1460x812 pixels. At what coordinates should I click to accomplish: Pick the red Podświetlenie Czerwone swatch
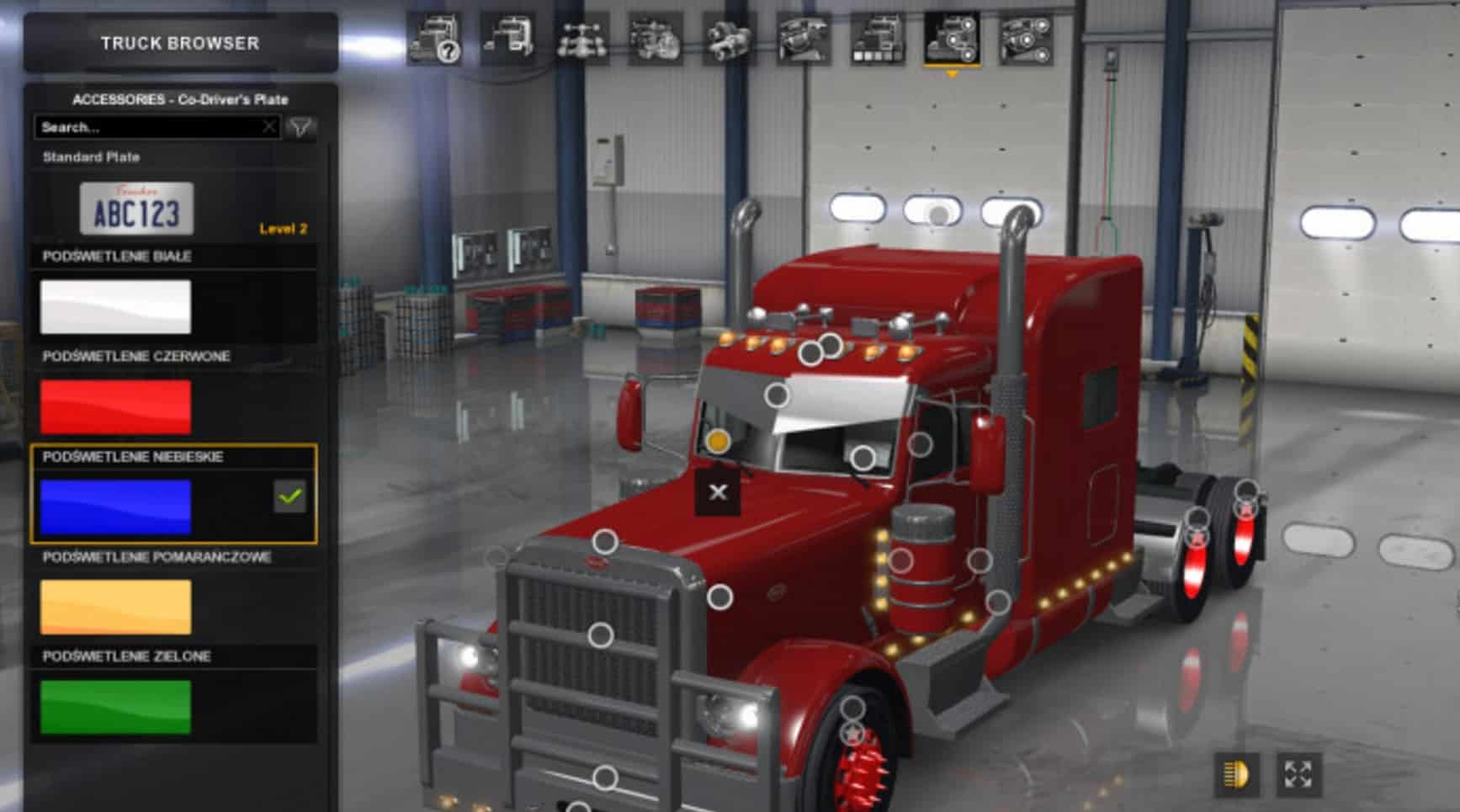pos(115,407)
